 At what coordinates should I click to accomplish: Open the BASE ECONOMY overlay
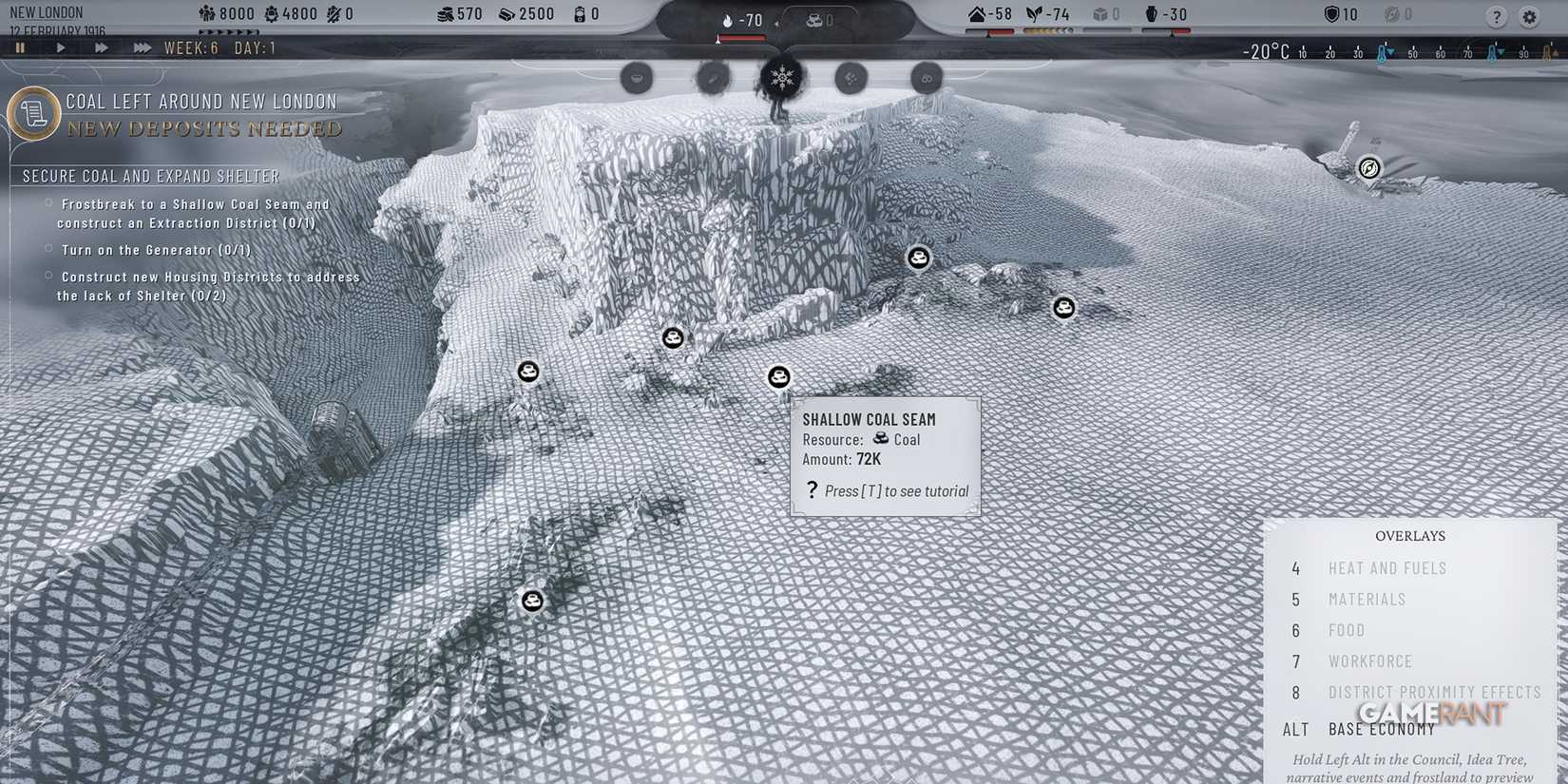pos(1380,729)
